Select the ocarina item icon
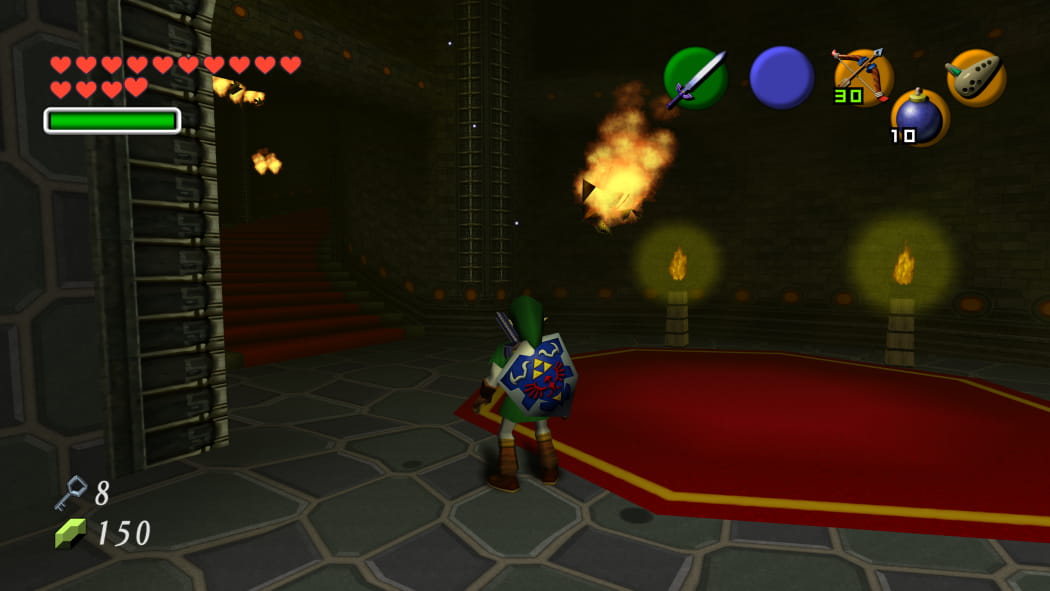Screen dimensions: 1050x591 (976, 77)
